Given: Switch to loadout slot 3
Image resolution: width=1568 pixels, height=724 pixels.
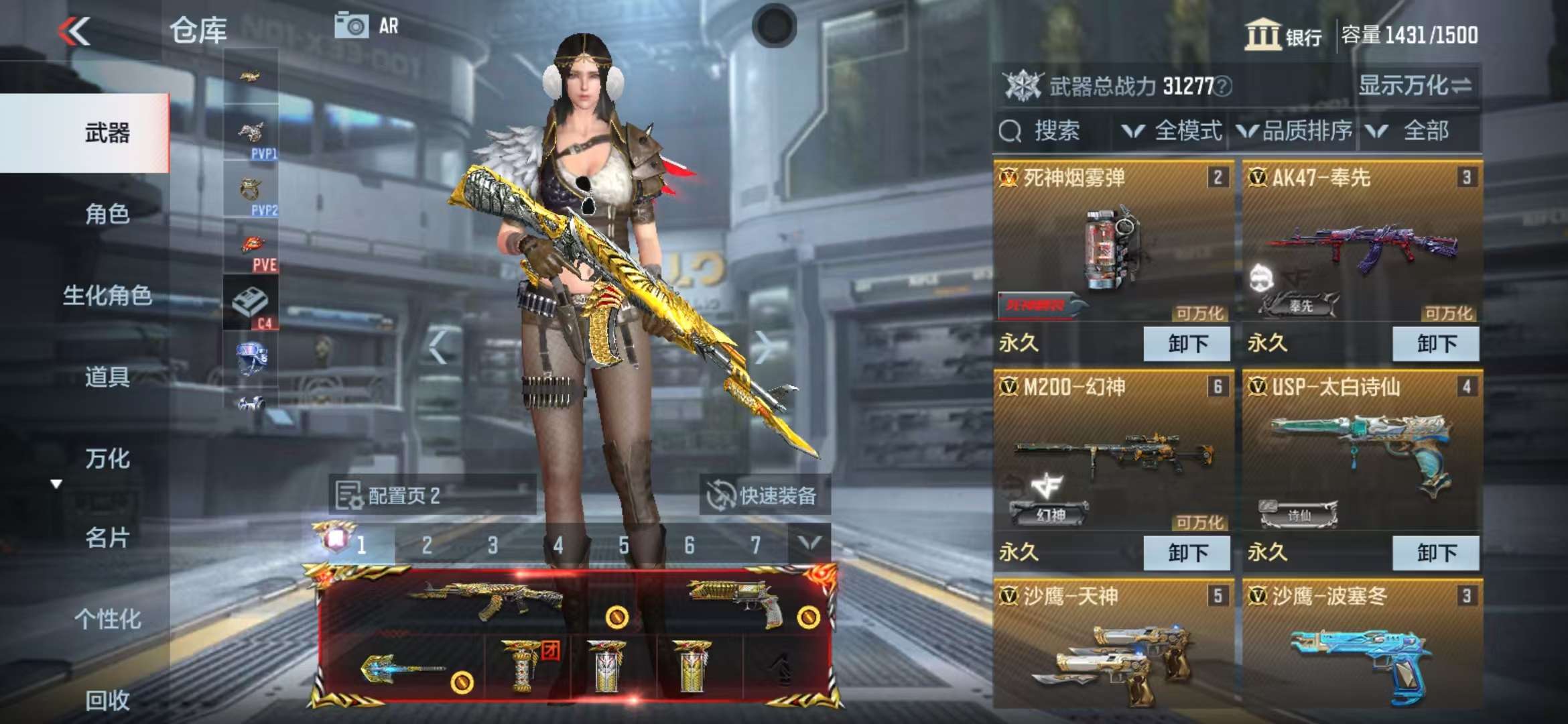Looking at the screenshot, I should [493, 546].
